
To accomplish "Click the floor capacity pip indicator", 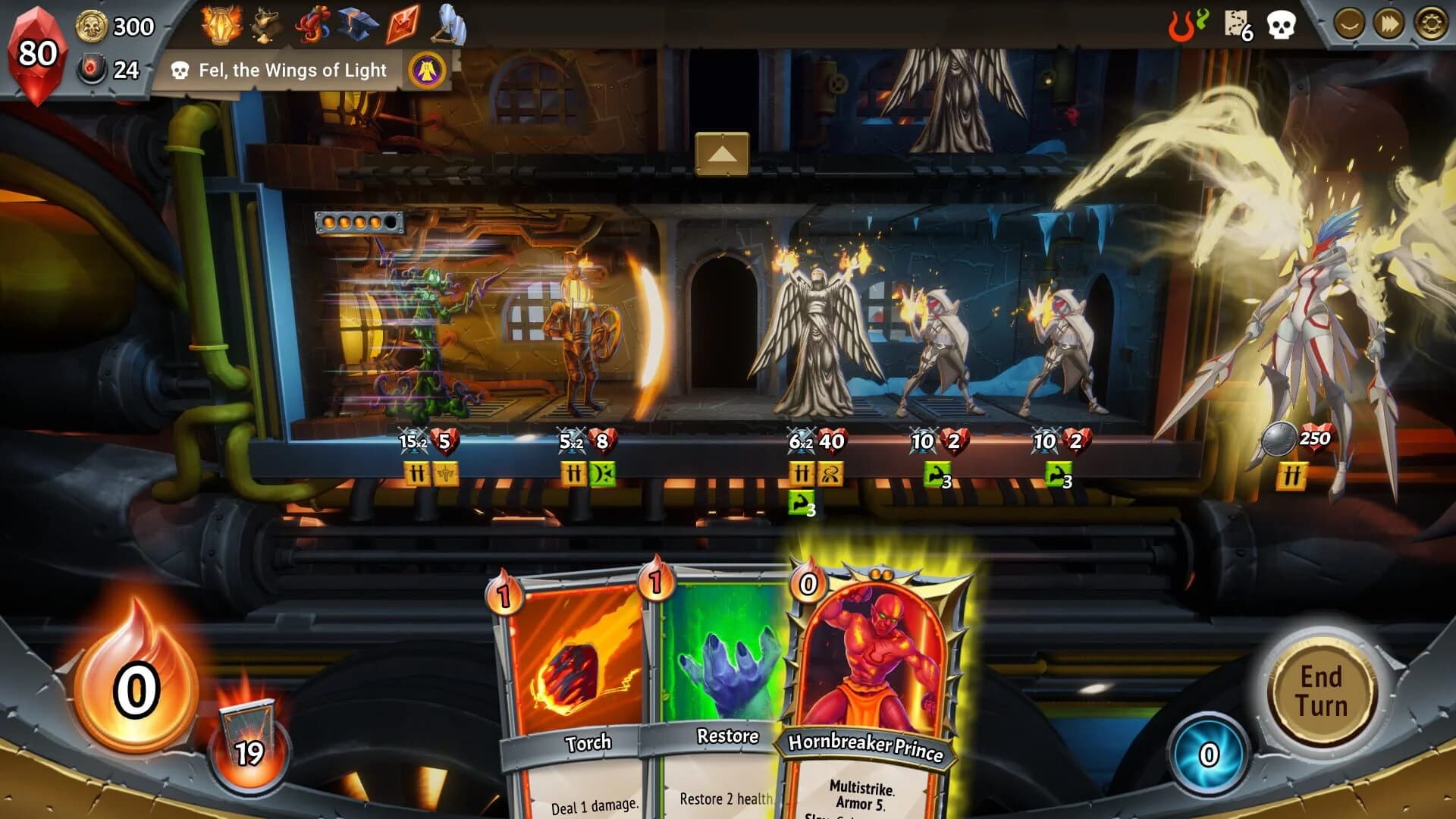I will point(356,221).
